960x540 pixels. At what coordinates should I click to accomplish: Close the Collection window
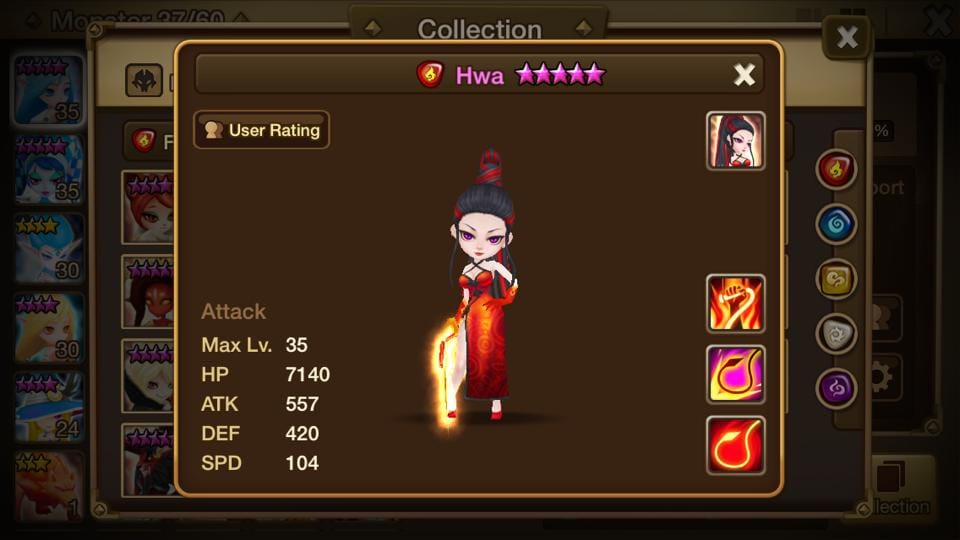(x=846, y=38)
